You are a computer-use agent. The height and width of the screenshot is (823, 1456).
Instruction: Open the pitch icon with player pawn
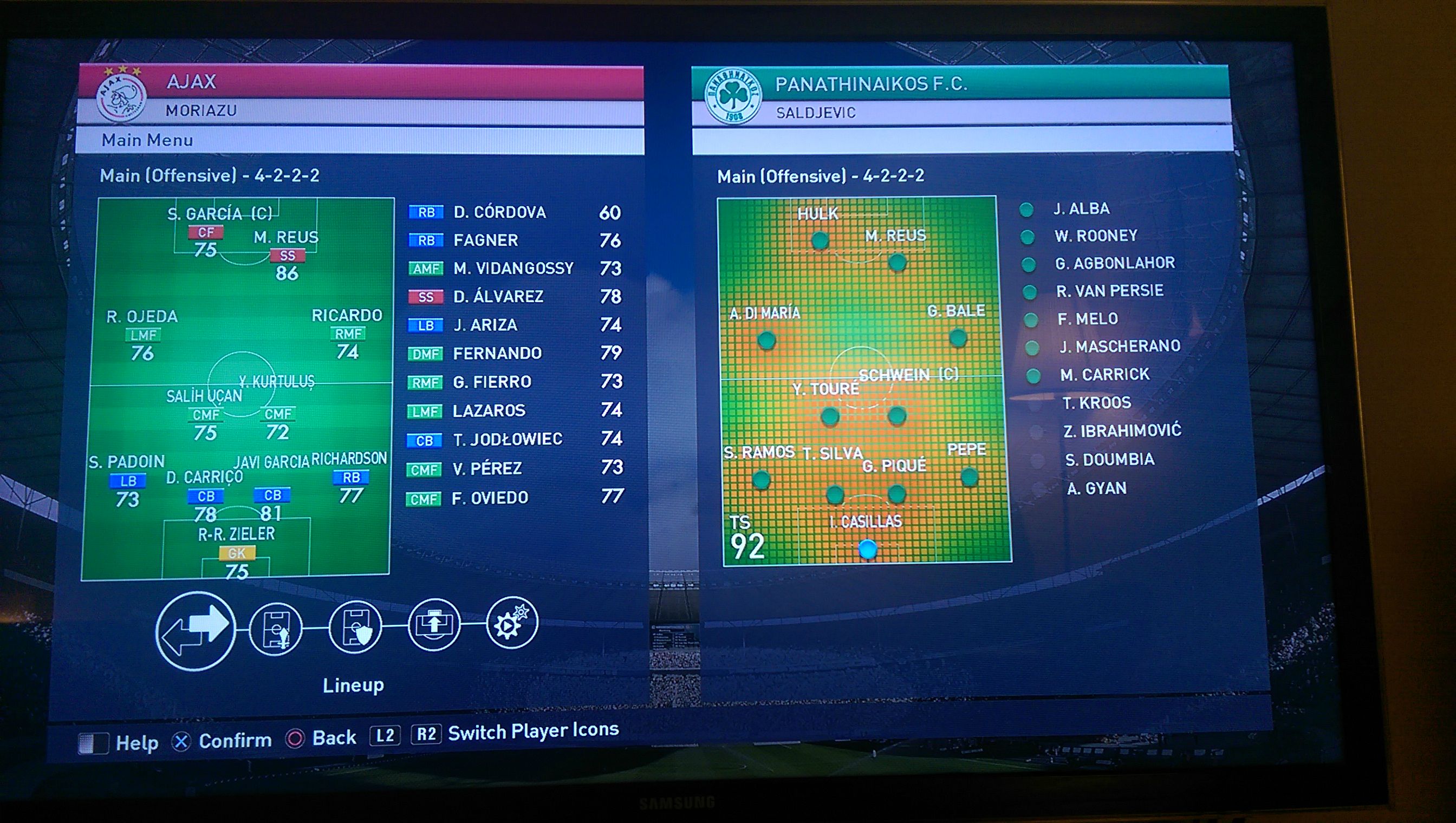pos(276,628)
